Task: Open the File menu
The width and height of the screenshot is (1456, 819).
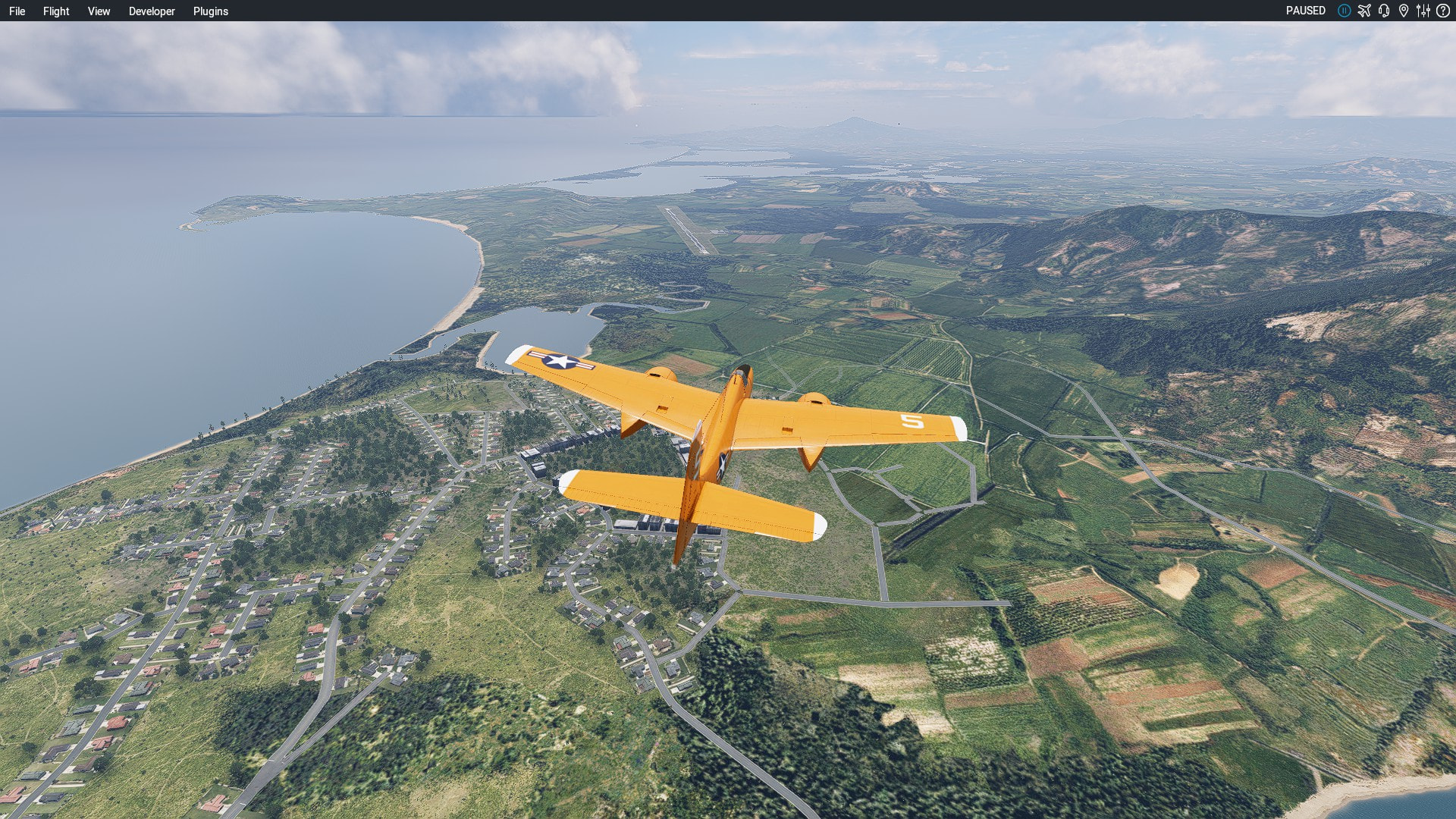Action: pos(17,11)
